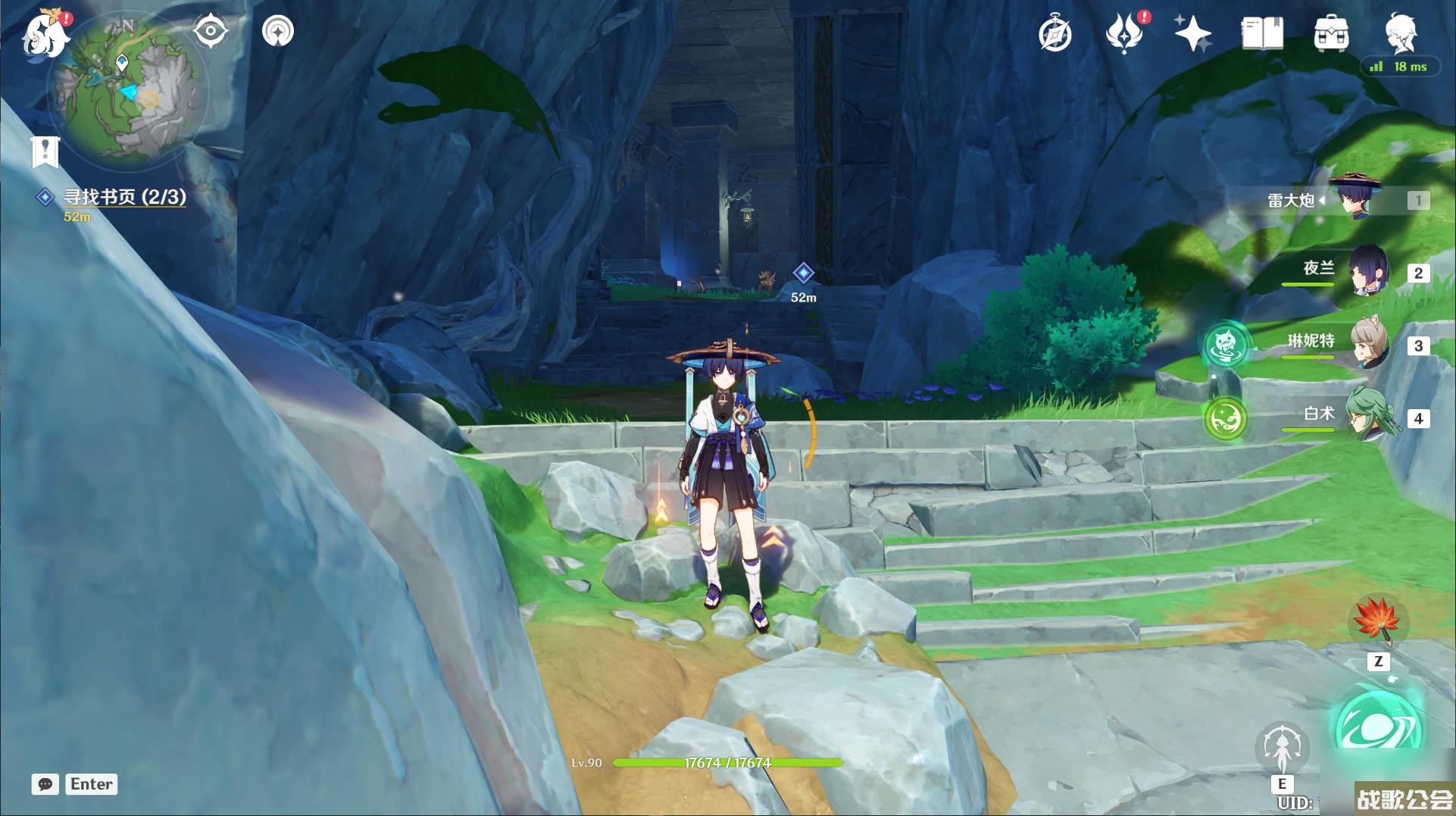
Task: Use the red maple leaf gadget
Action: point(1378,621)
